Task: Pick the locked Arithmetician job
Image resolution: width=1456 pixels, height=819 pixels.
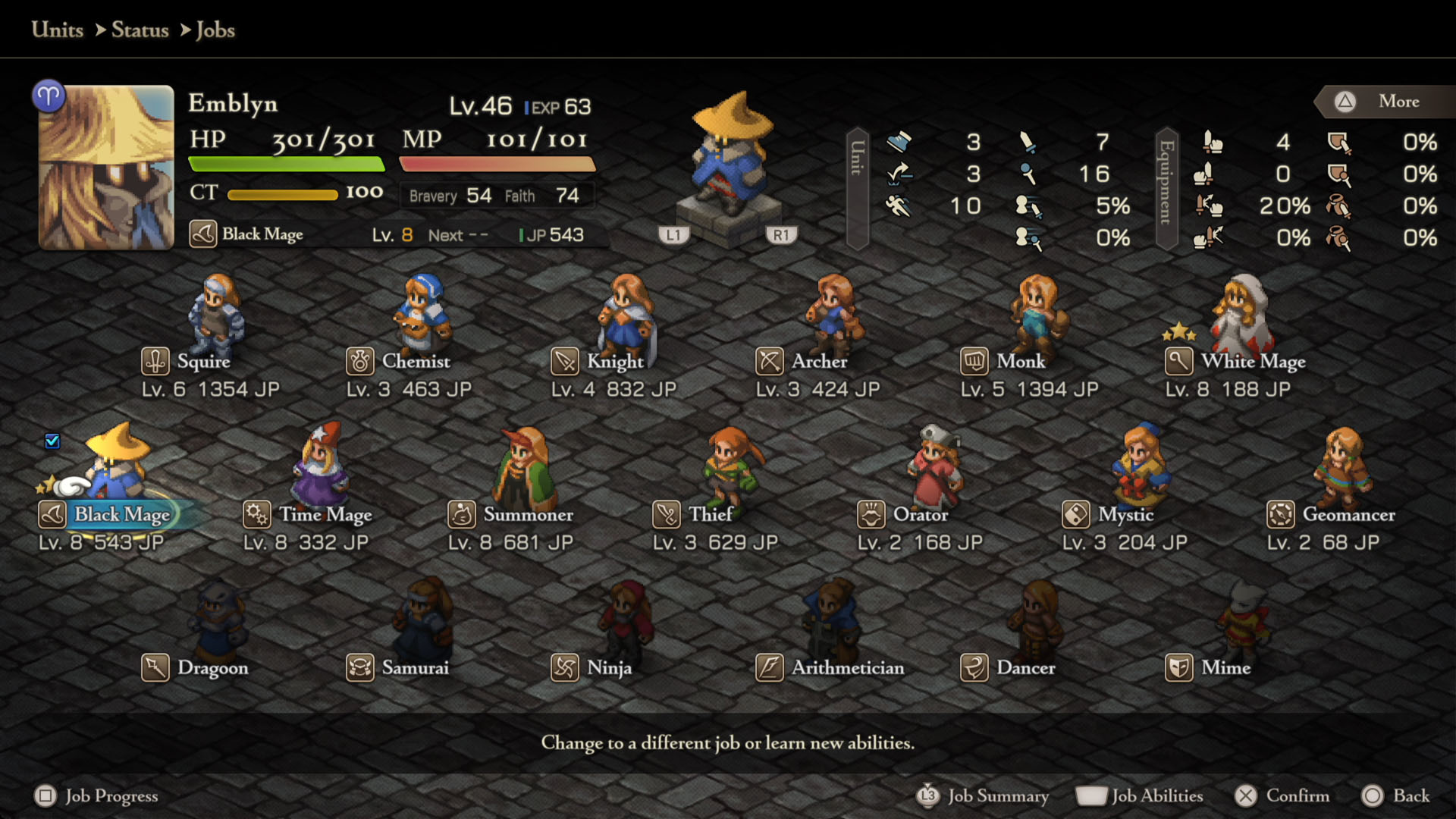Action: [x=847, y=668]
